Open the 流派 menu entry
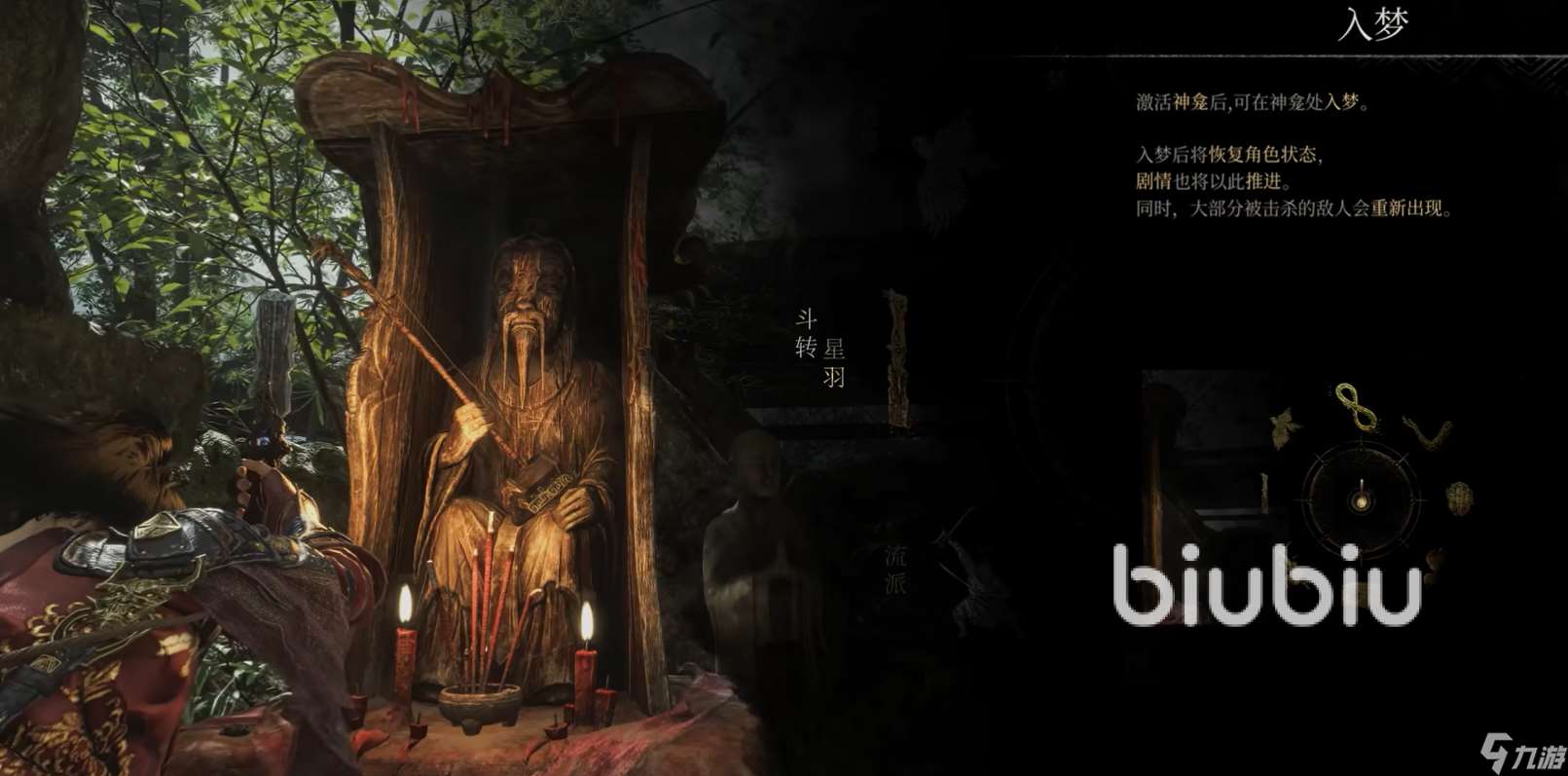This screenshot has height=776, width=1568. 895,570
